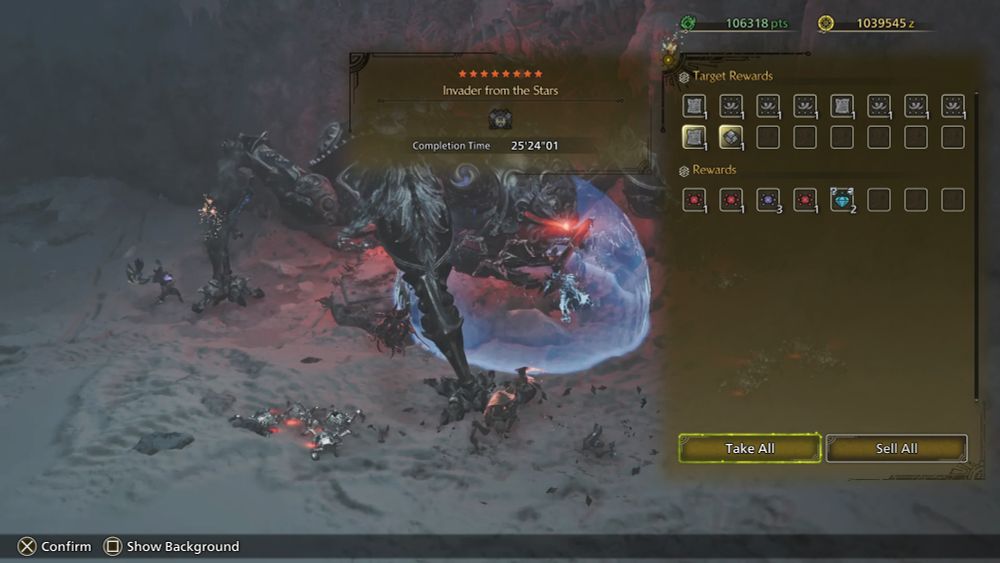Select the gold-highlighted crystal cube target reward
This screenshot has height=563, width=1000.
(731, 137)
